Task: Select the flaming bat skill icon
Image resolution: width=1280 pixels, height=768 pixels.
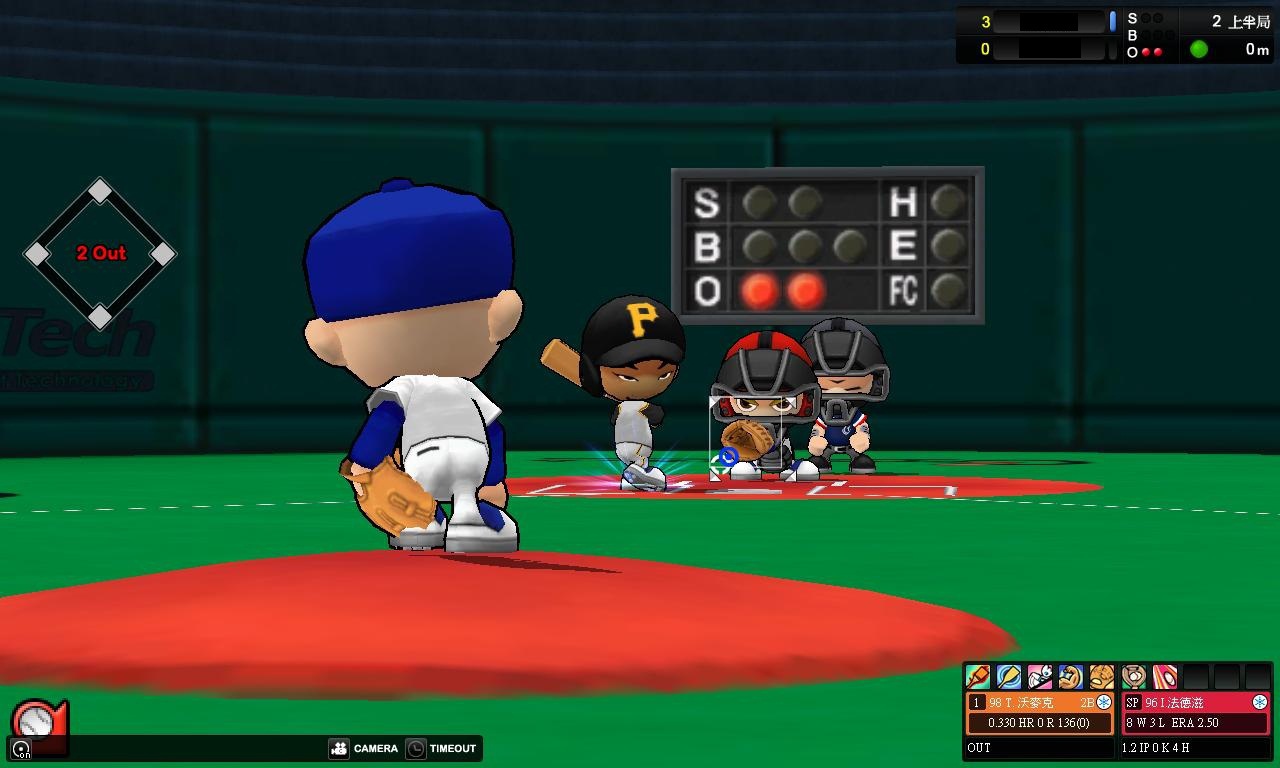Action: click(x=978, y=677)
